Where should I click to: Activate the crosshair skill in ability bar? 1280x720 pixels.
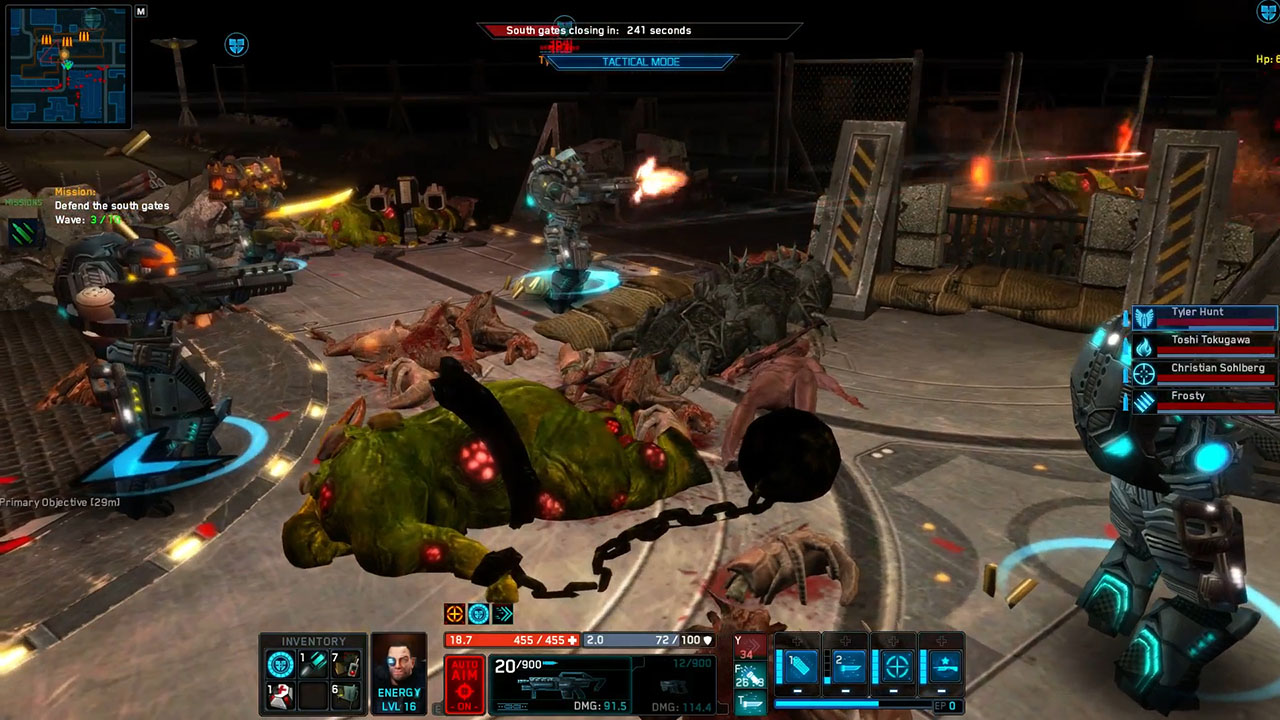pos(896,665)
